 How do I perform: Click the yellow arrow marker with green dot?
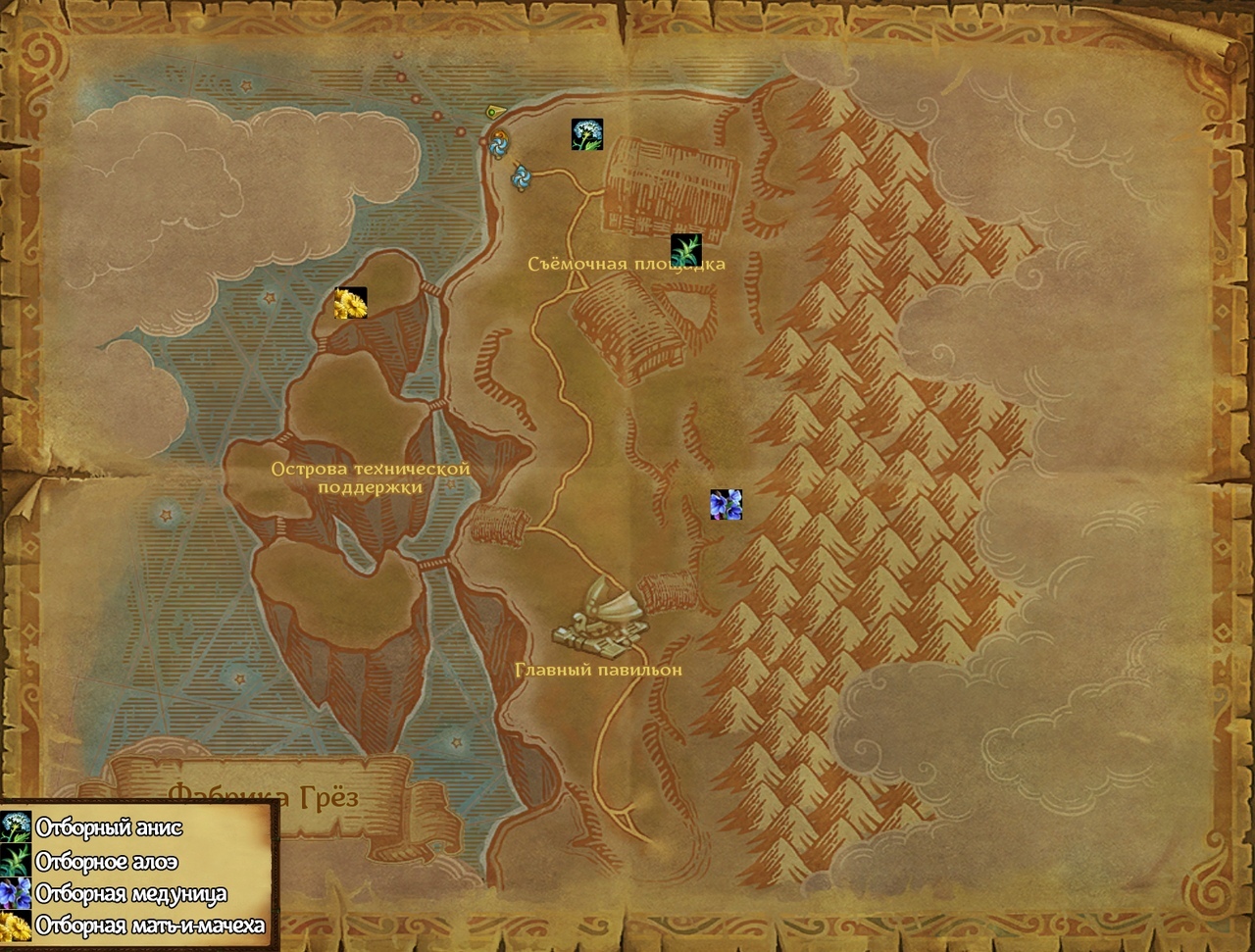(493, 111)
